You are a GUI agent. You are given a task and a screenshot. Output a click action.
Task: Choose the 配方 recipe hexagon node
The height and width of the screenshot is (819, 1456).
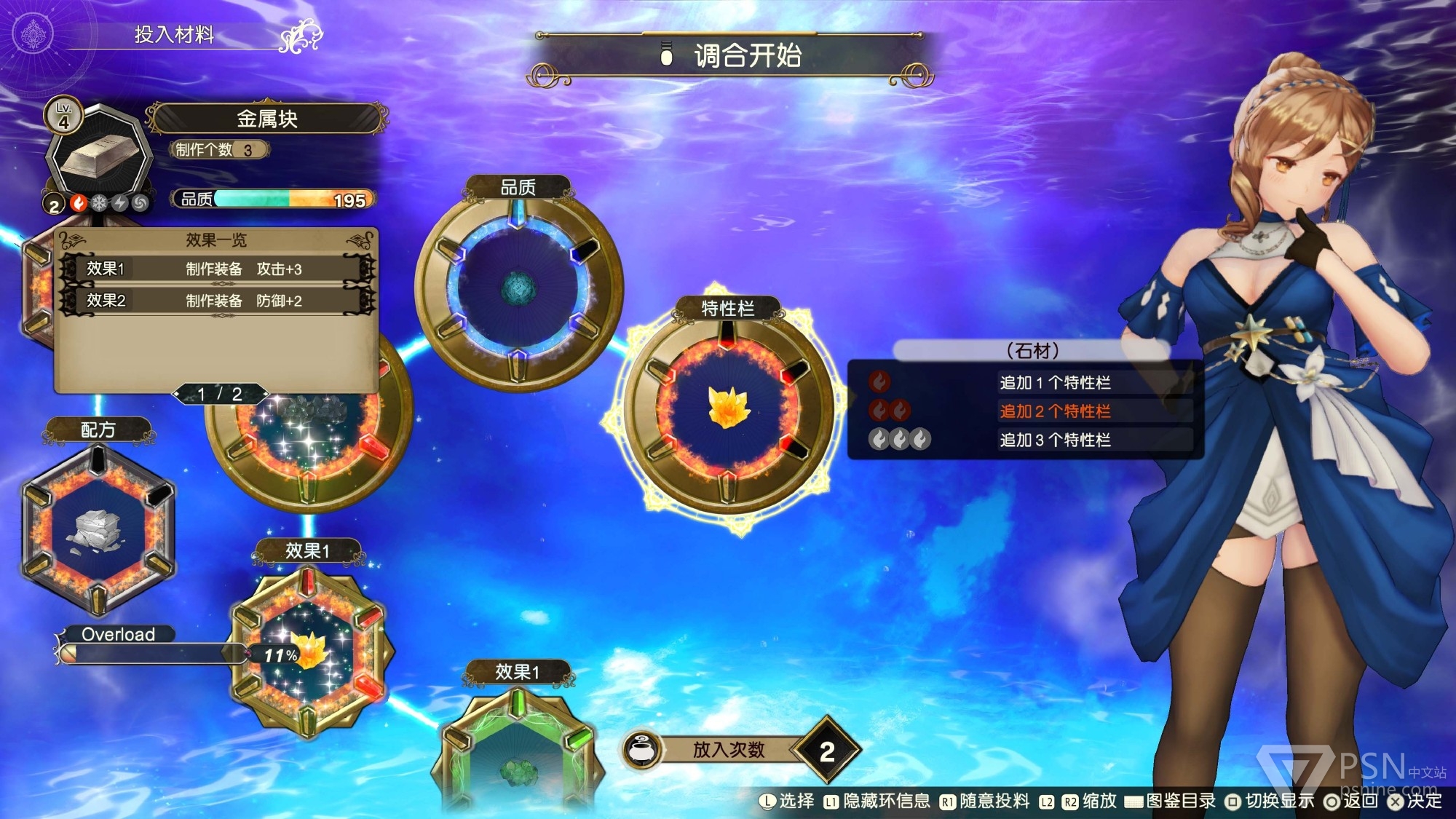pos(98,529)
